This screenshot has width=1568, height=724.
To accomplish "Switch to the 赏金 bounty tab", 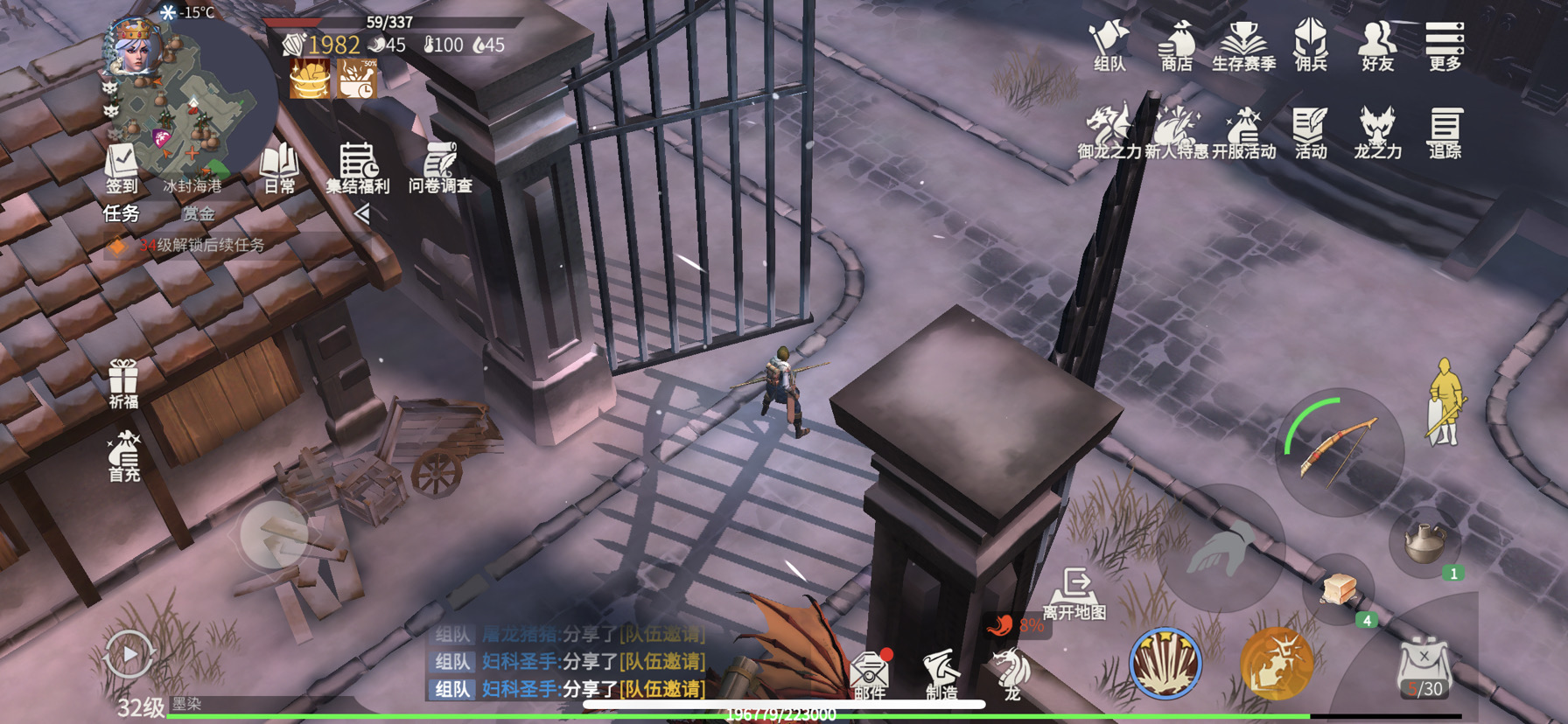I will (199, 213).
